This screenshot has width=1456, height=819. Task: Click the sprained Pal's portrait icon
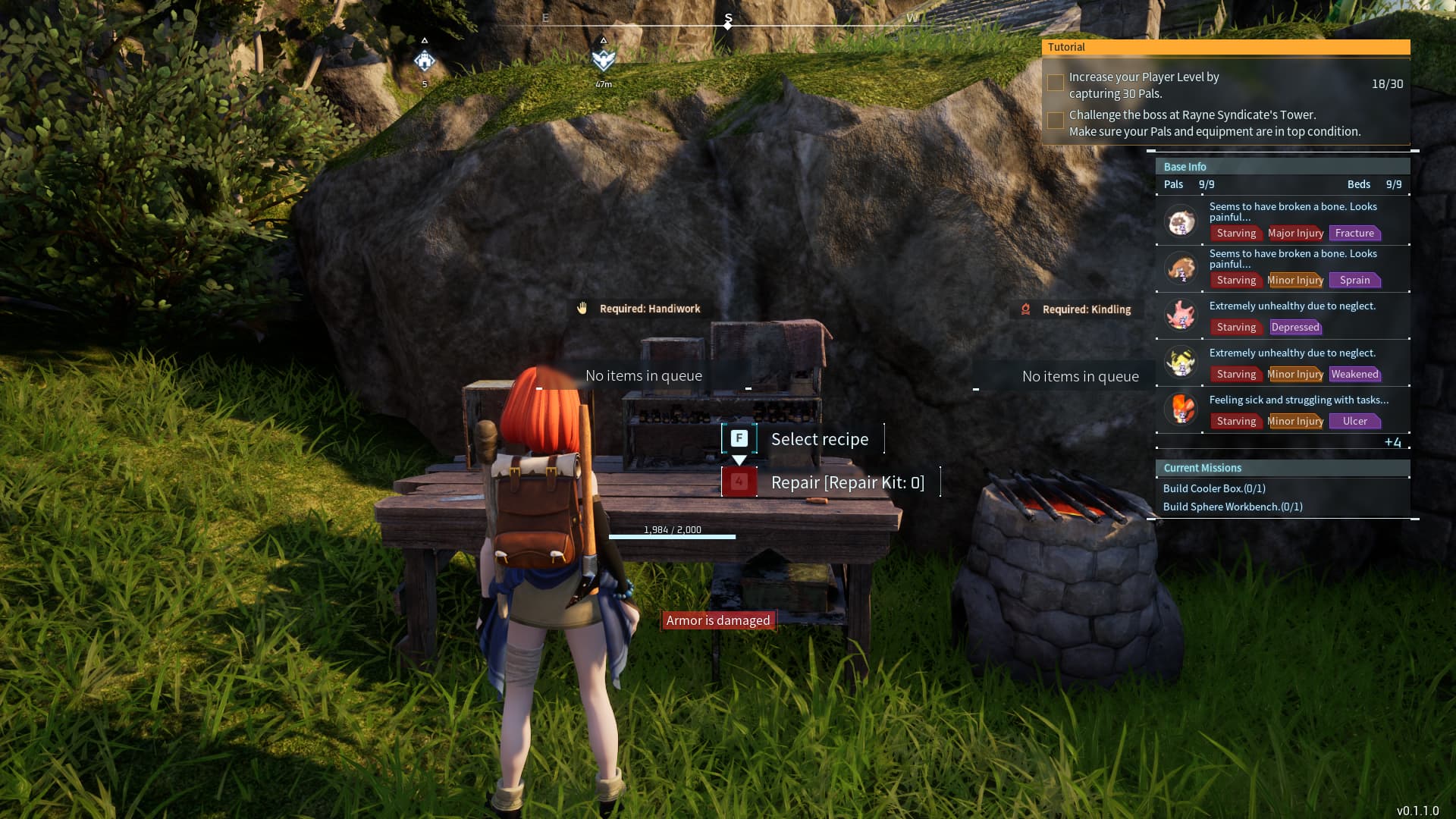click(x=1180, y=268)
